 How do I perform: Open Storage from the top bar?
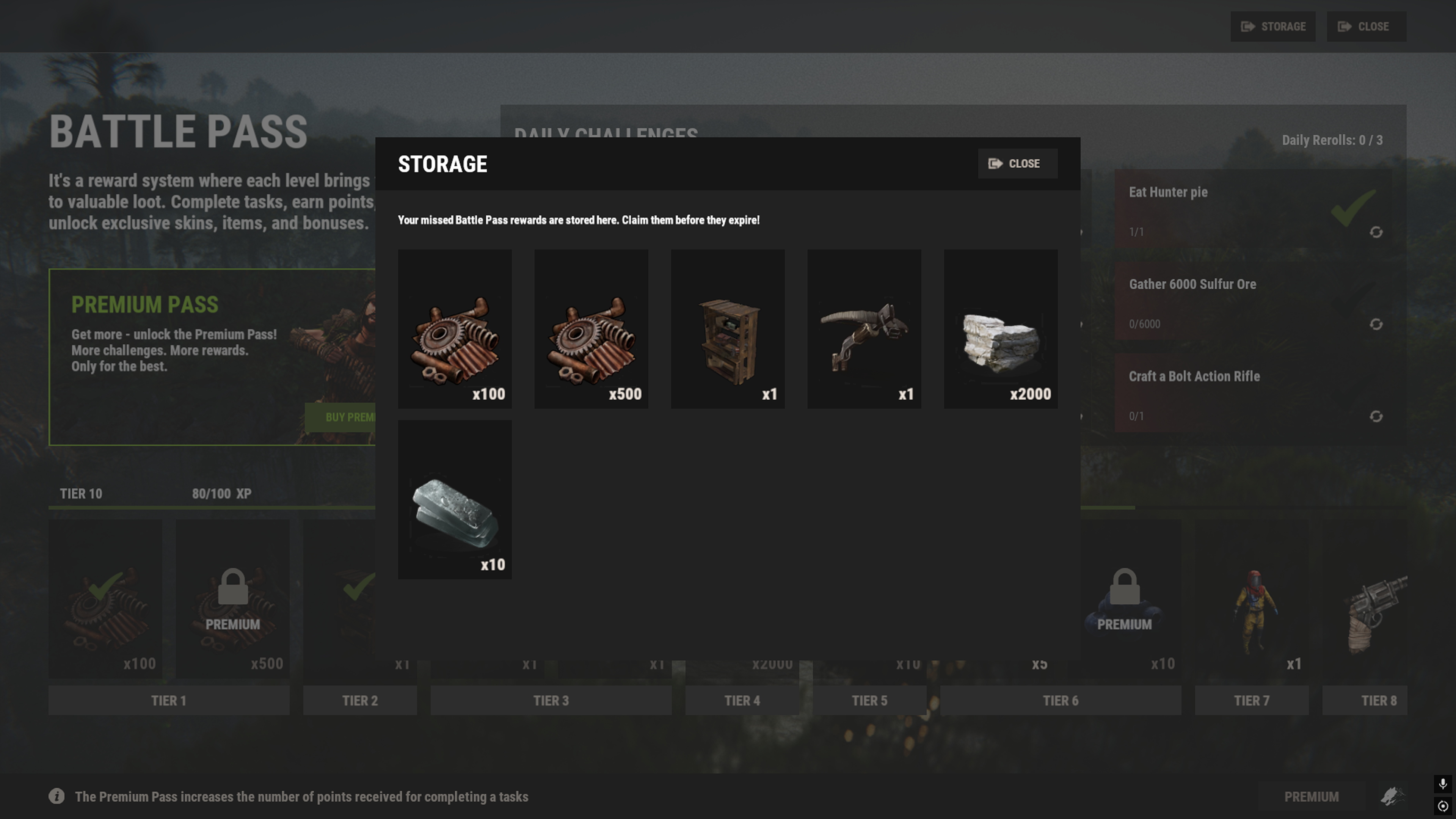1273,27
